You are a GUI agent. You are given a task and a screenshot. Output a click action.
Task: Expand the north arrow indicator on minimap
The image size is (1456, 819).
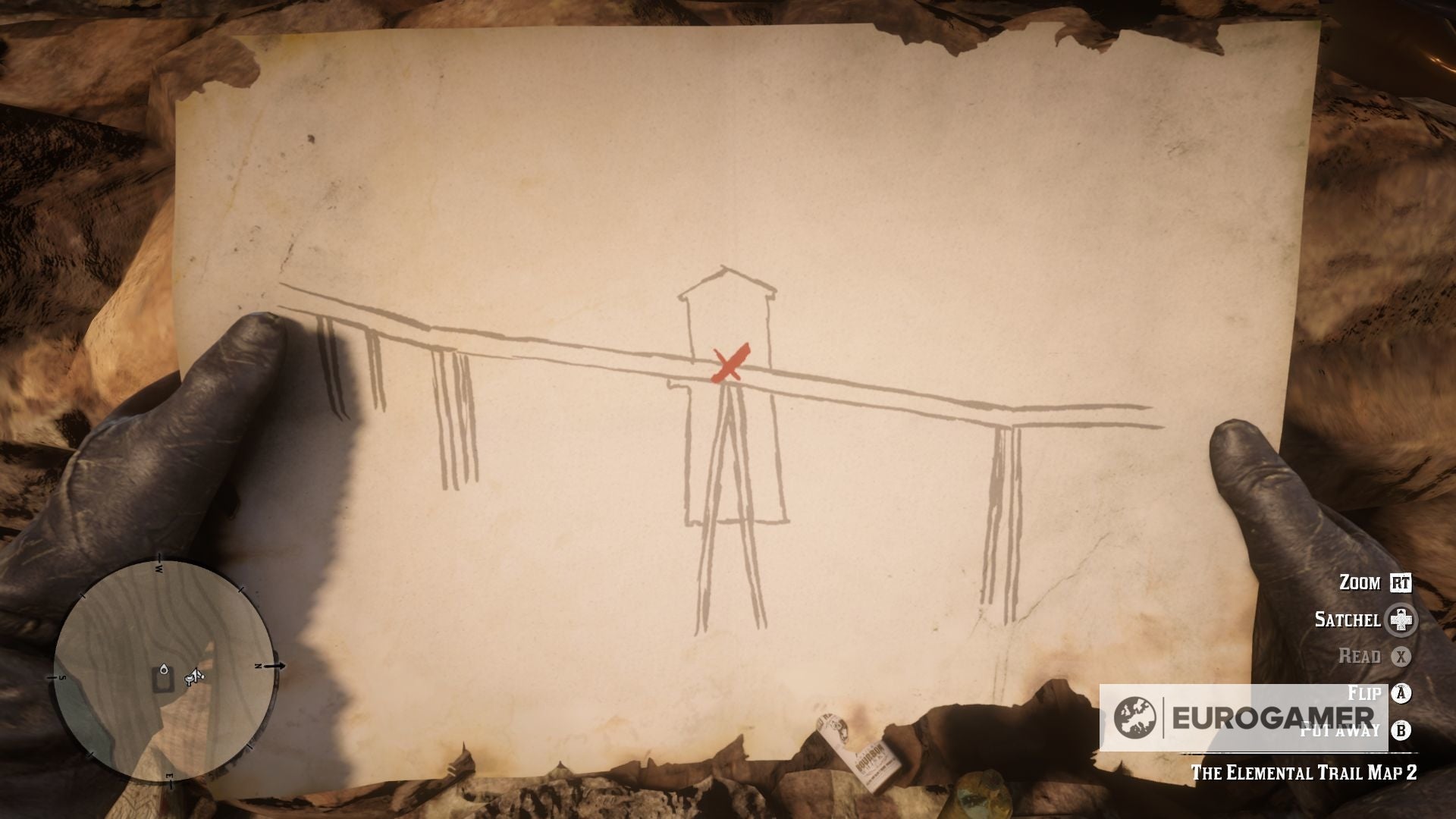point(275,666)
